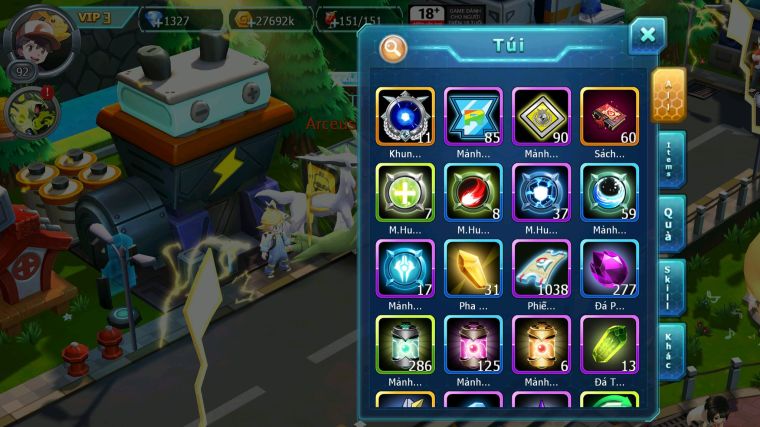Choose the pink canister with 125 count
The width and height of the screenshot is (760, 427).
click(473, 345)
